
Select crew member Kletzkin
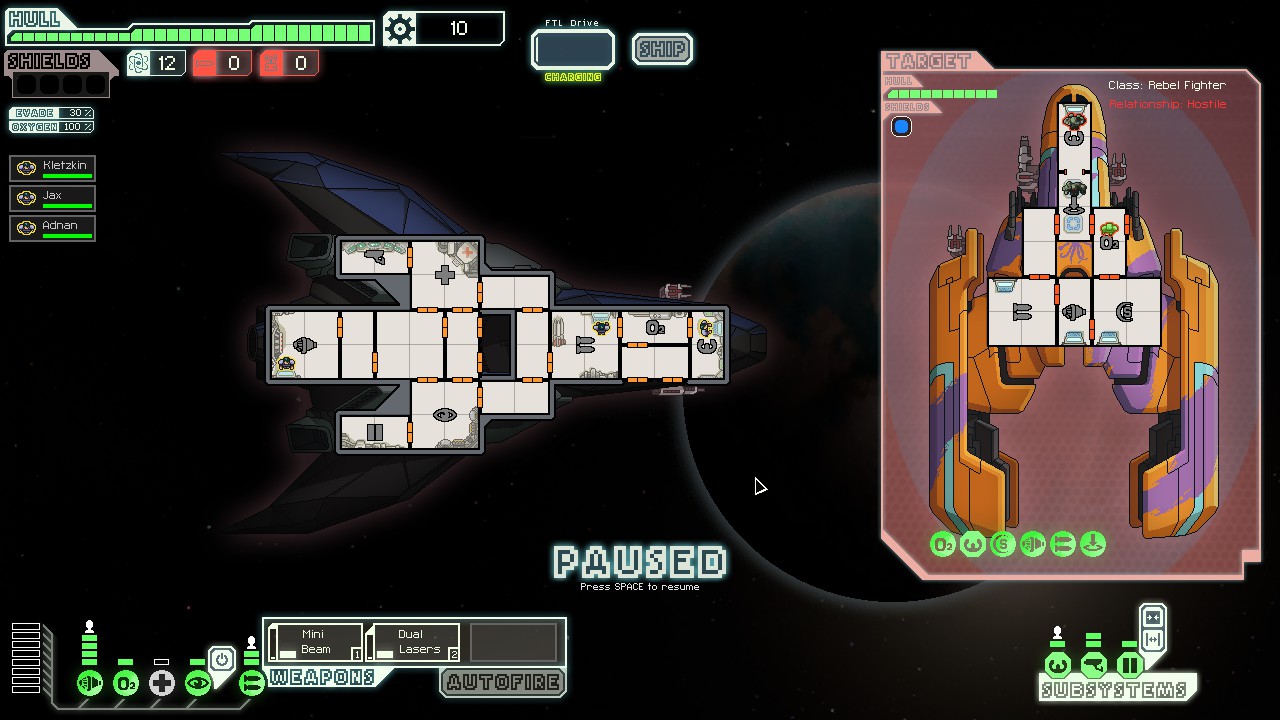(x=52, y=167)
